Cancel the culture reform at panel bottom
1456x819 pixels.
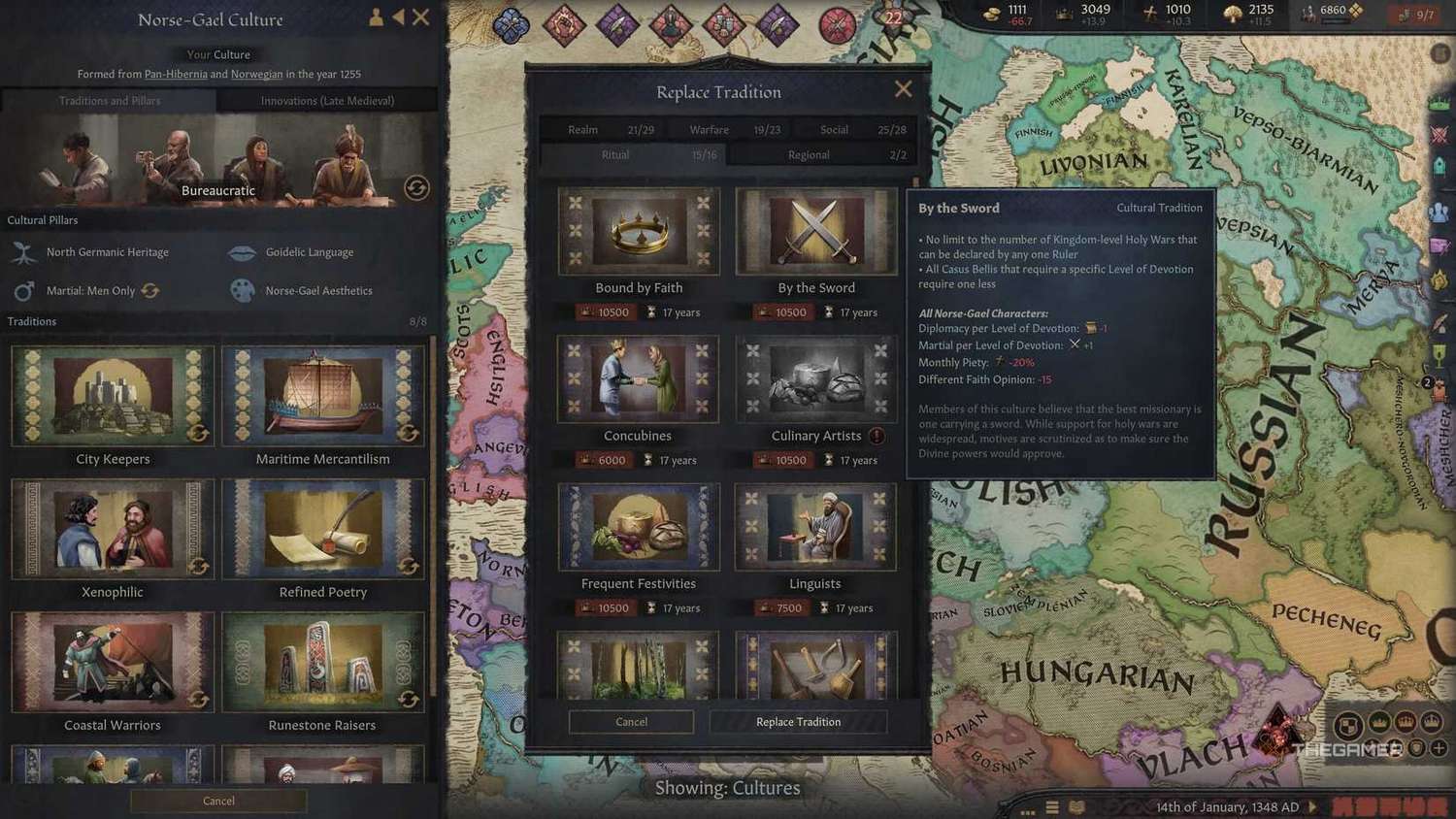pyautogui.click(x=218, y=801)
